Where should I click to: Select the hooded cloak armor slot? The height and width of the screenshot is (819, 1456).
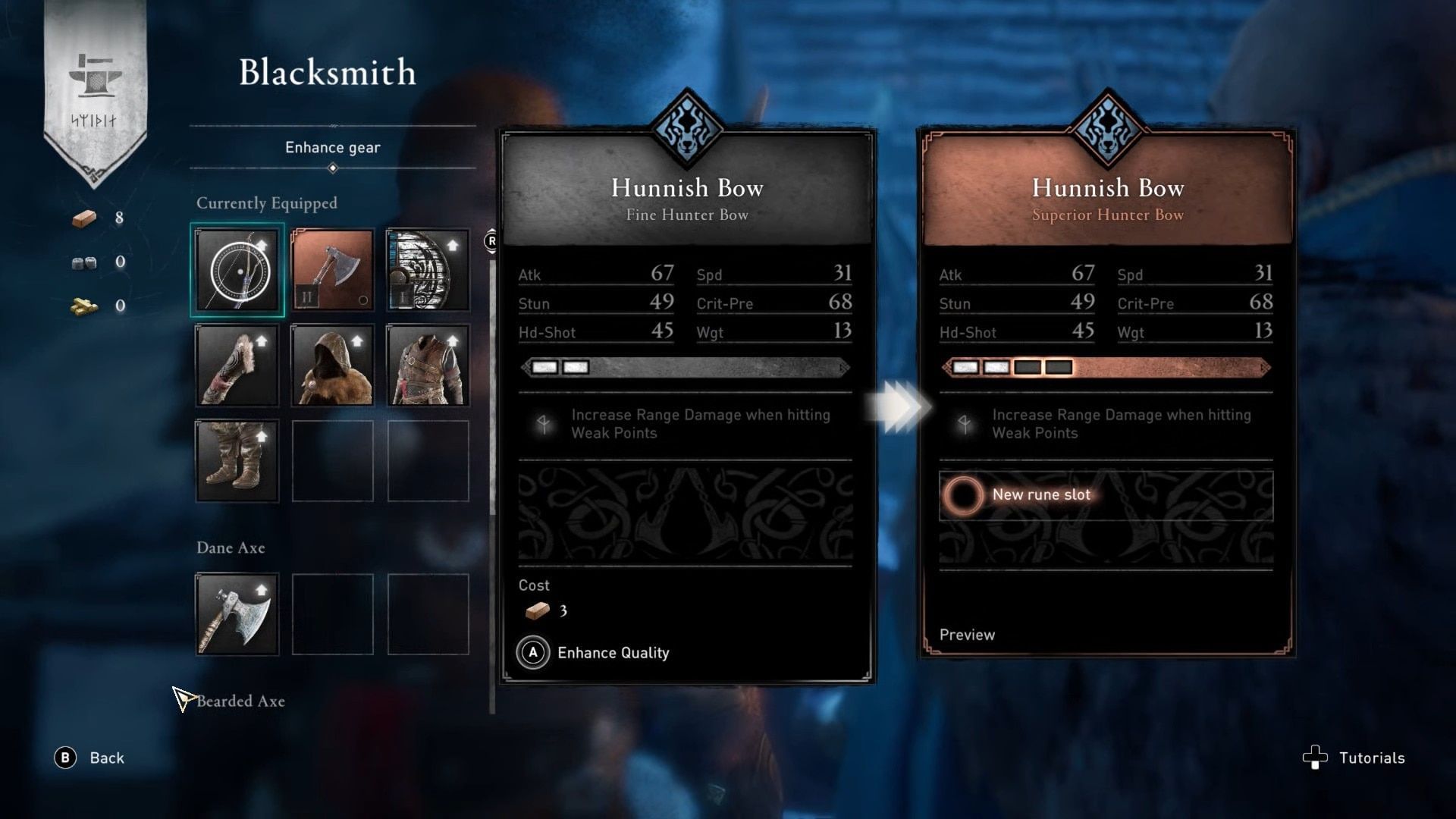[x=332, y=366]
